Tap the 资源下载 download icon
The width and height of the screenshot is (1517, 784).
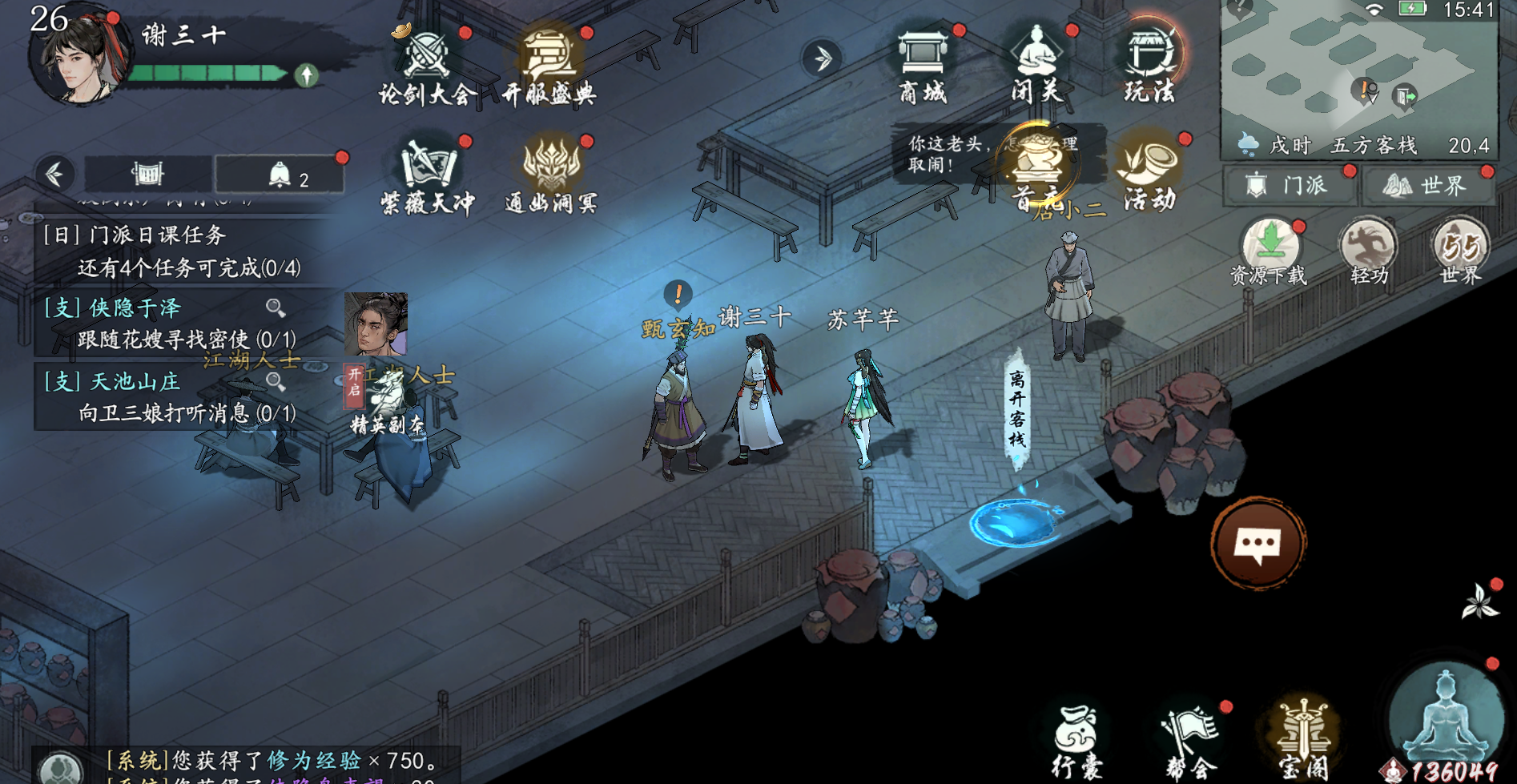(1269, 251)
